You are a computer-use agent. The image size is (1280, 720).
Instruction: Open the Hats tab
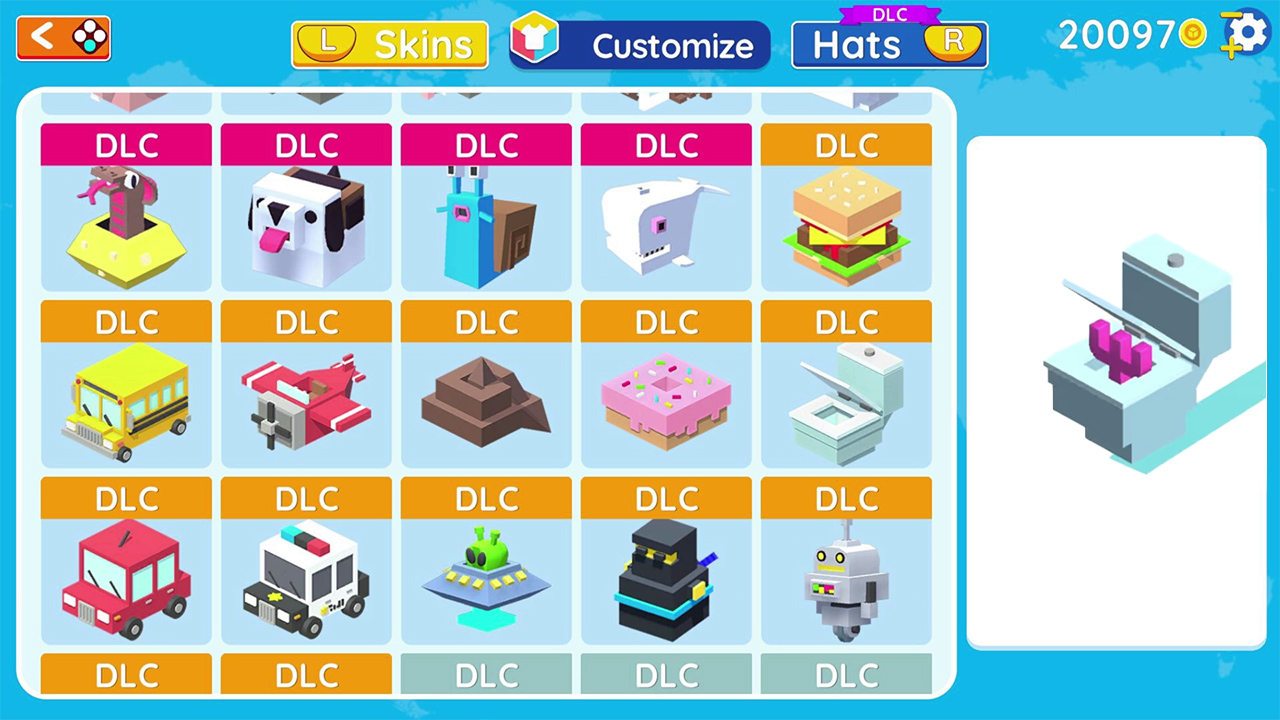(x=888, y=44)
